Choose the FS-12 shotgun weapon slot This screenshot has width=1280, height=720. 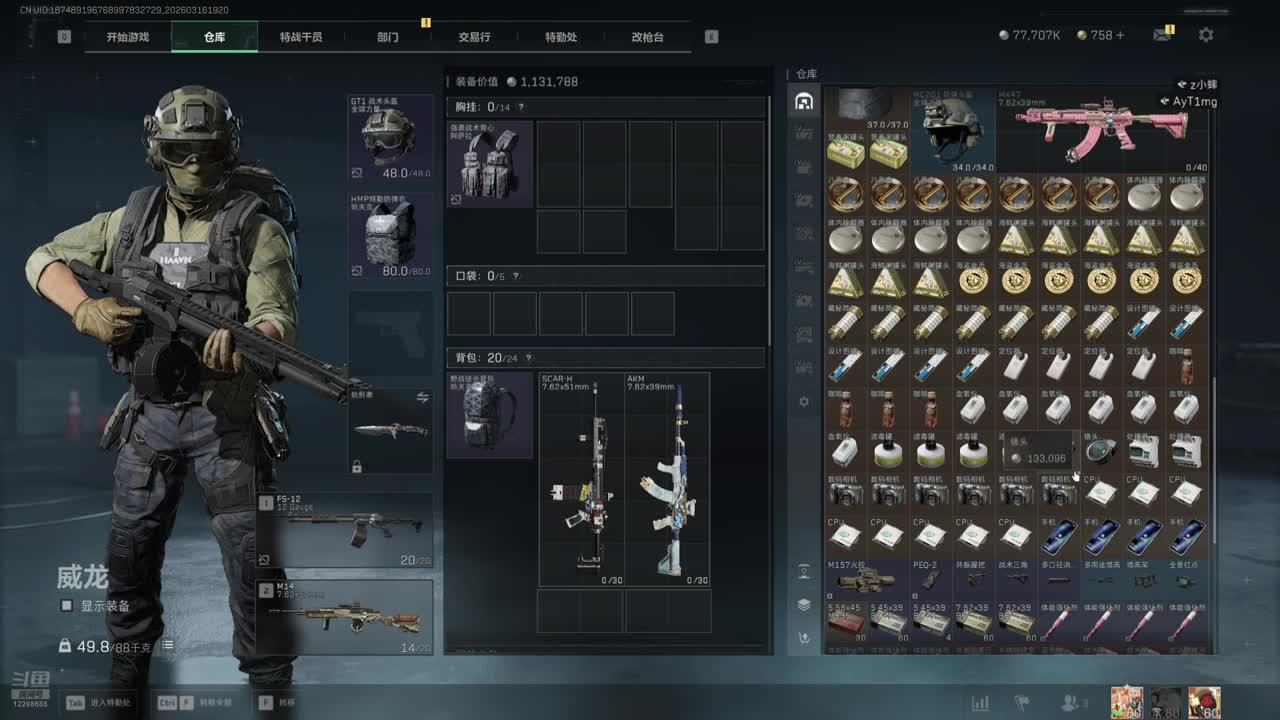coord(345,530)
